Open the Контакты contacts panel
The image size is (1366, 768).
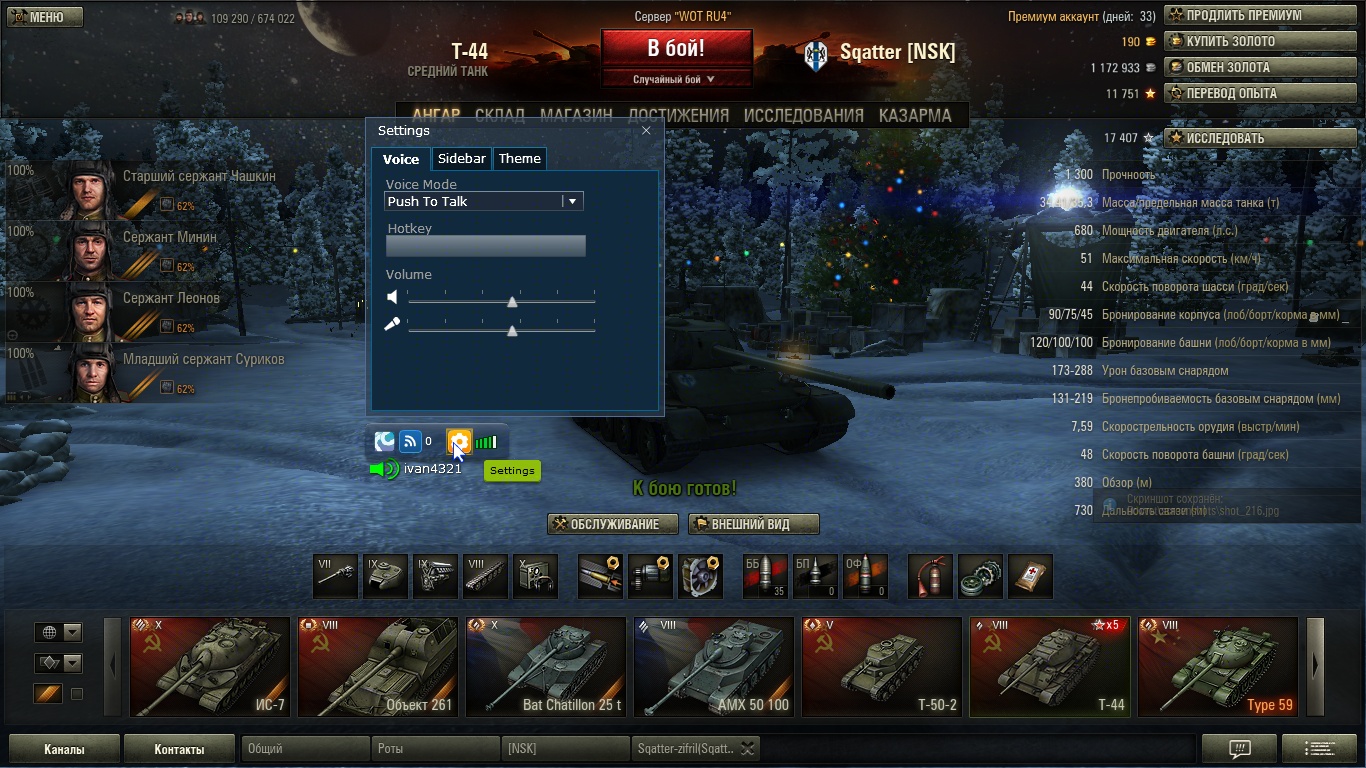click(179, 749)
